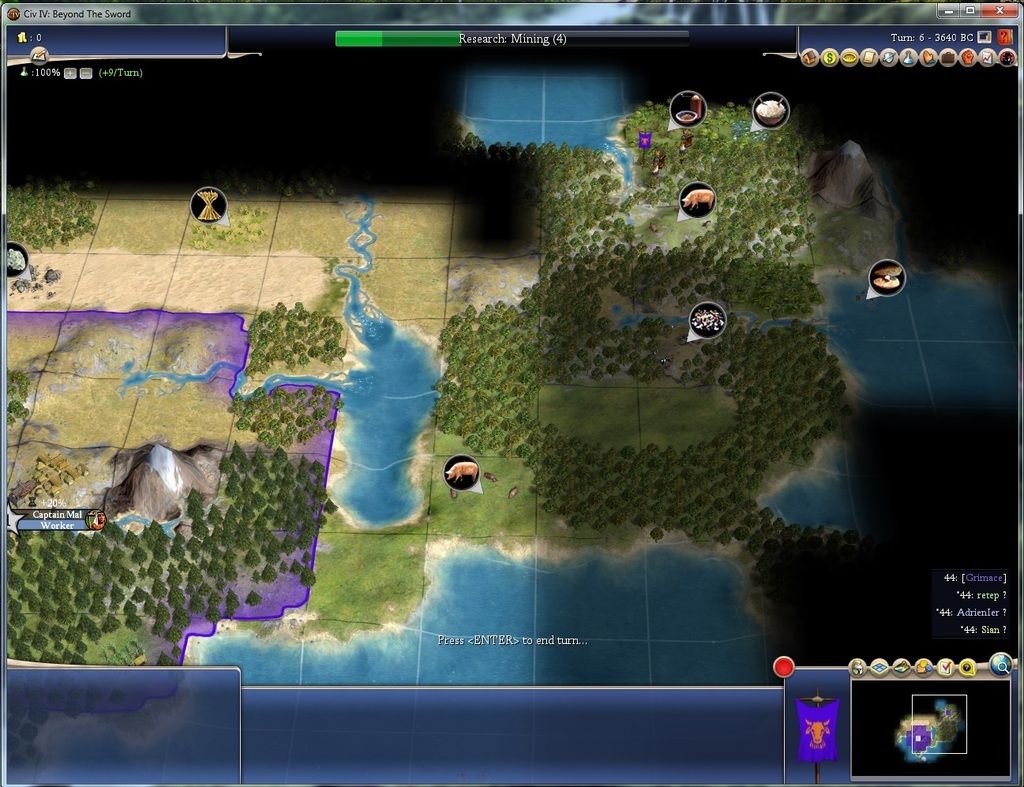This screenshot has width=1024, height=787.
Task: Increase the research rate with plus button
Action: pos(70,73)
